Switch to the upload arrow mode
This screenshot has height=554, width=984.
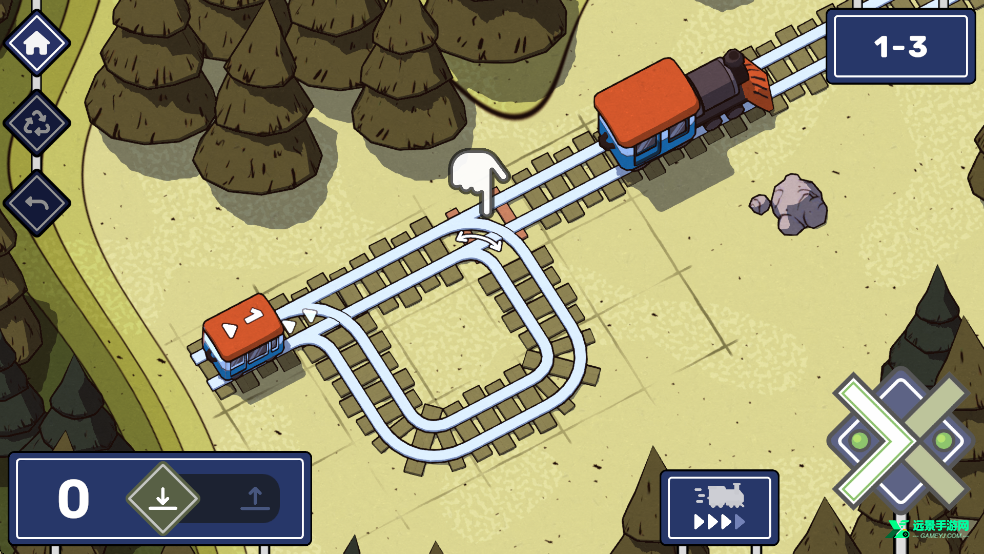253,498
